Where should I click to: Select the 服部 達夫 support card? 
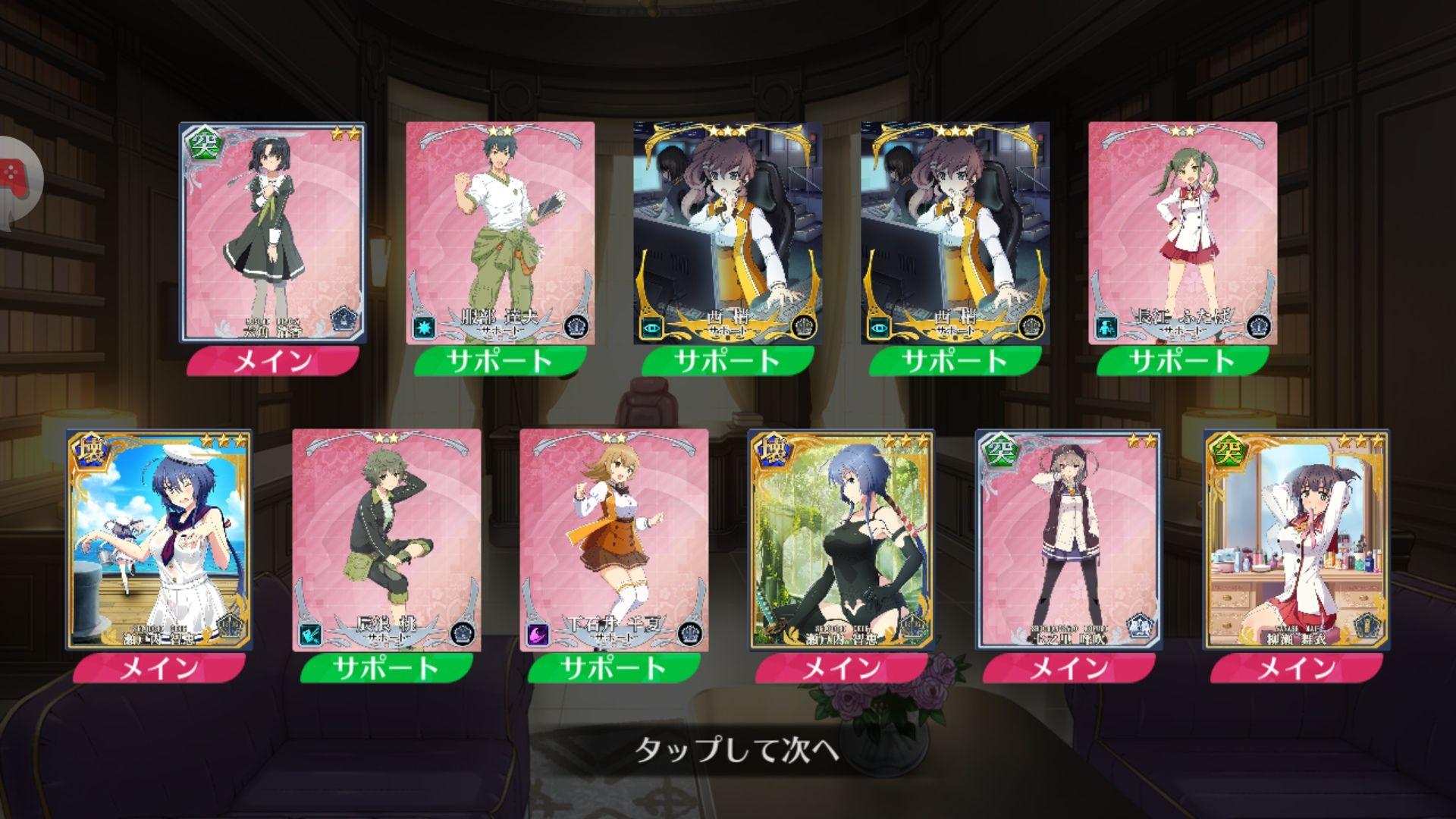[x=500, y=233]
